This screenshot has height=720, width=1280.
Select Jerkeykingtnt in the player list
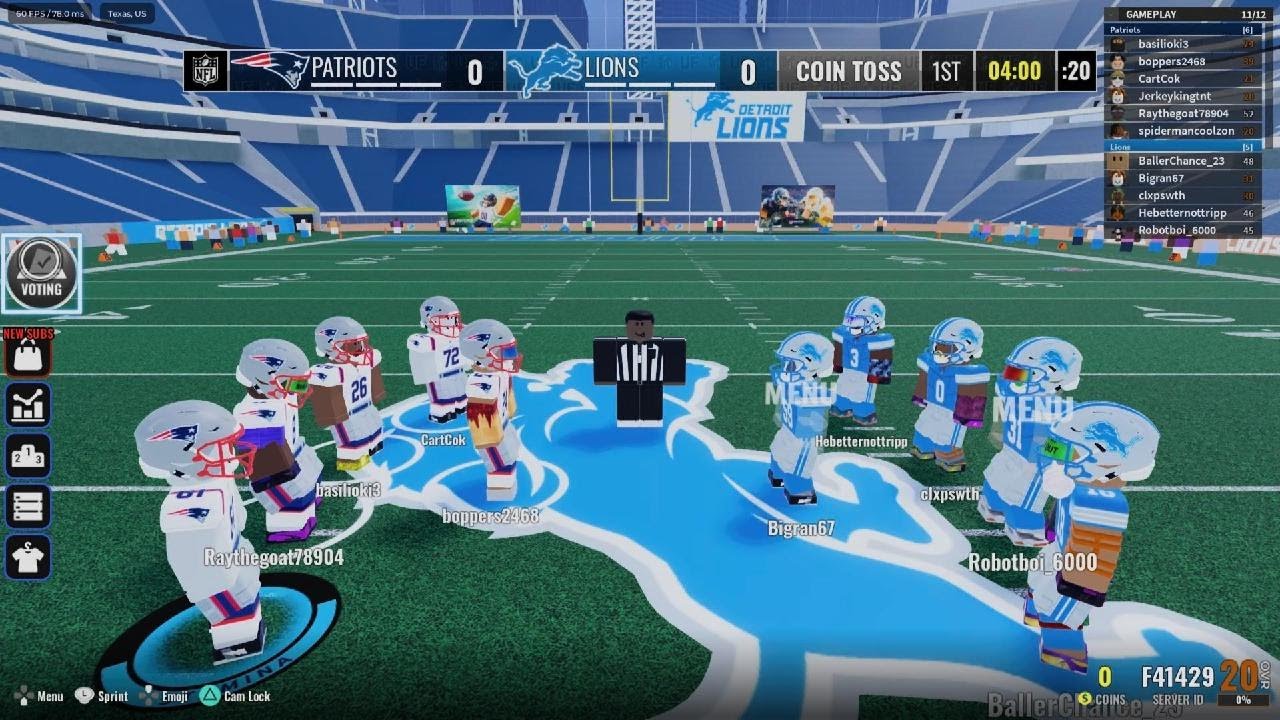click(1175, 97)
